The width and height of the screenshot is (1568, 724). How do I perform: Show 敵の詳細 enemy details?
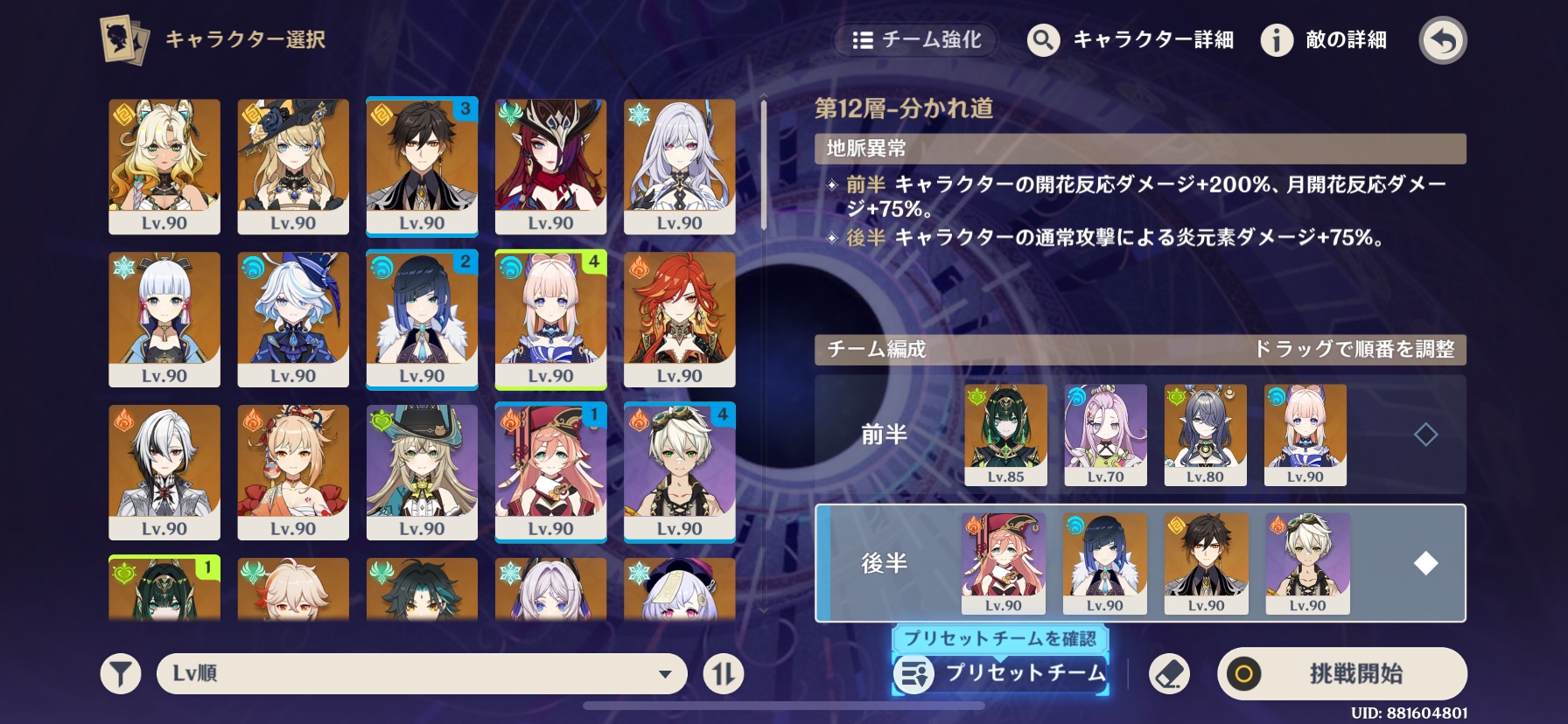point(1324,40)
